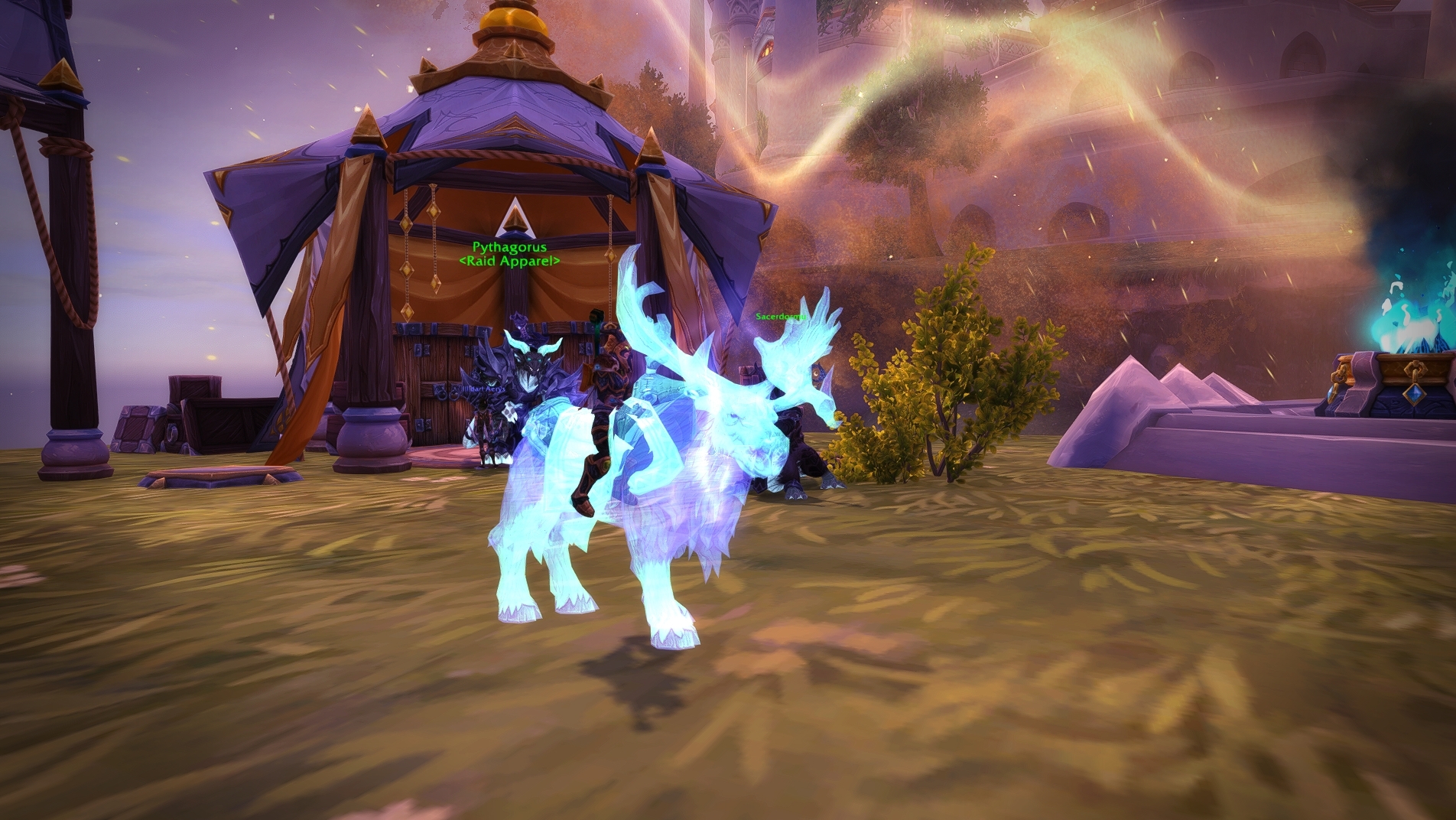Target Pythagorus via his green name label
This screenshot has width=1456, height=820.
(x=509, y=247)
